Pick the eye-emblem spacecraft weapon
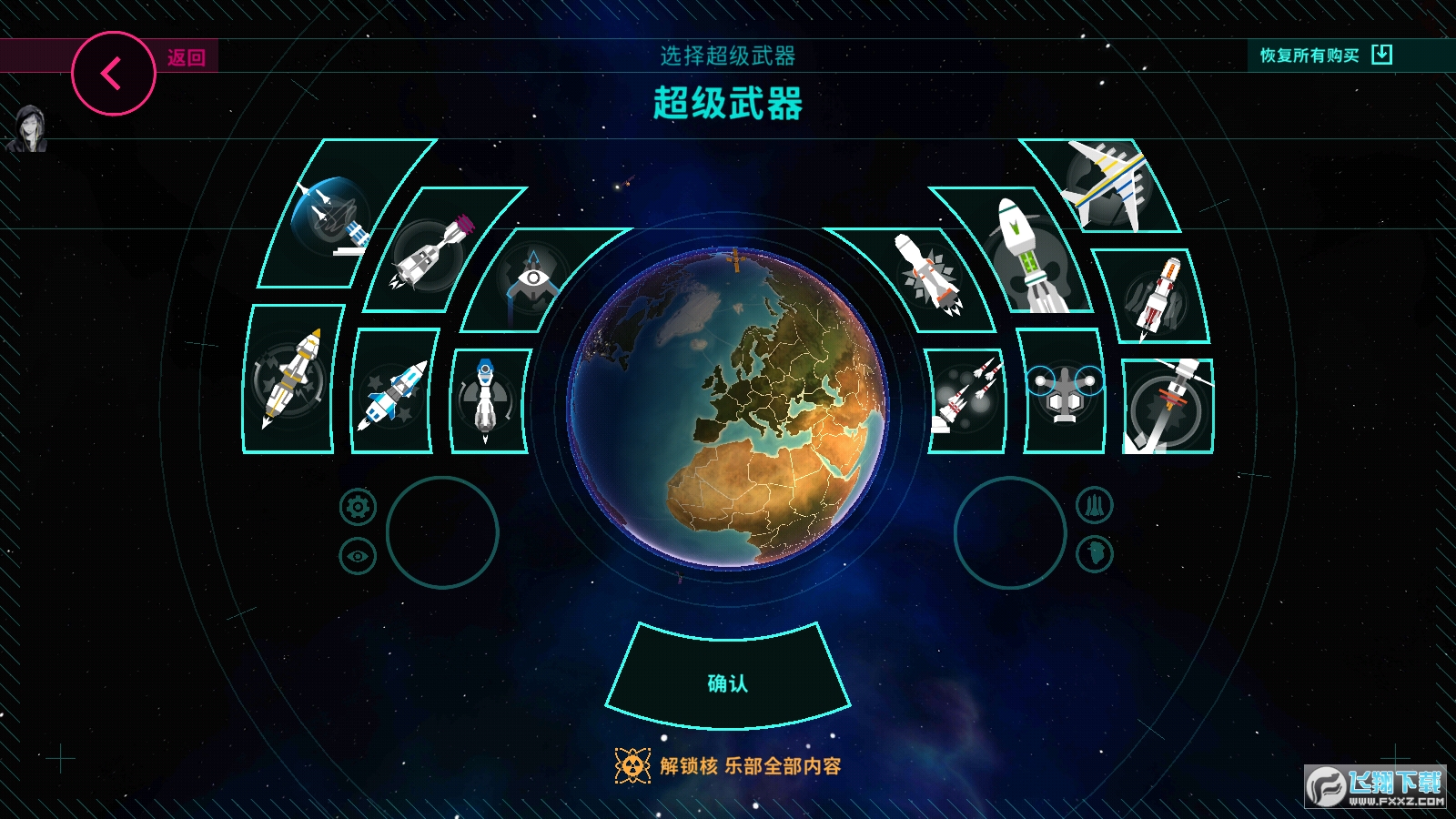This screenshot has width=1456, height=819. coord(532,280)
